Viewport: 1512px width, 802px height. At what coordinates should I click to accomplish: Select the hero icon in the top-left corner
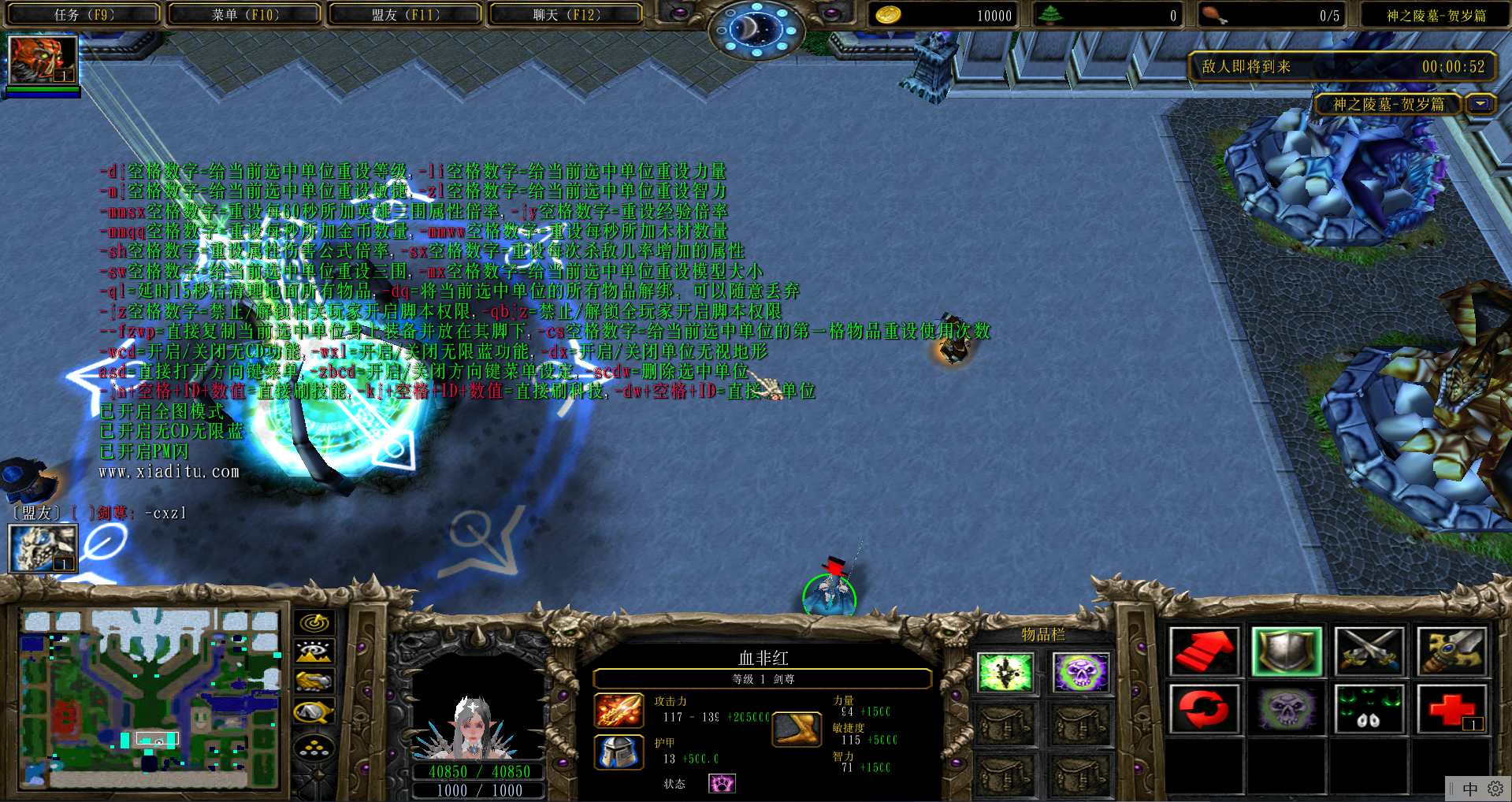coord(43,60)
